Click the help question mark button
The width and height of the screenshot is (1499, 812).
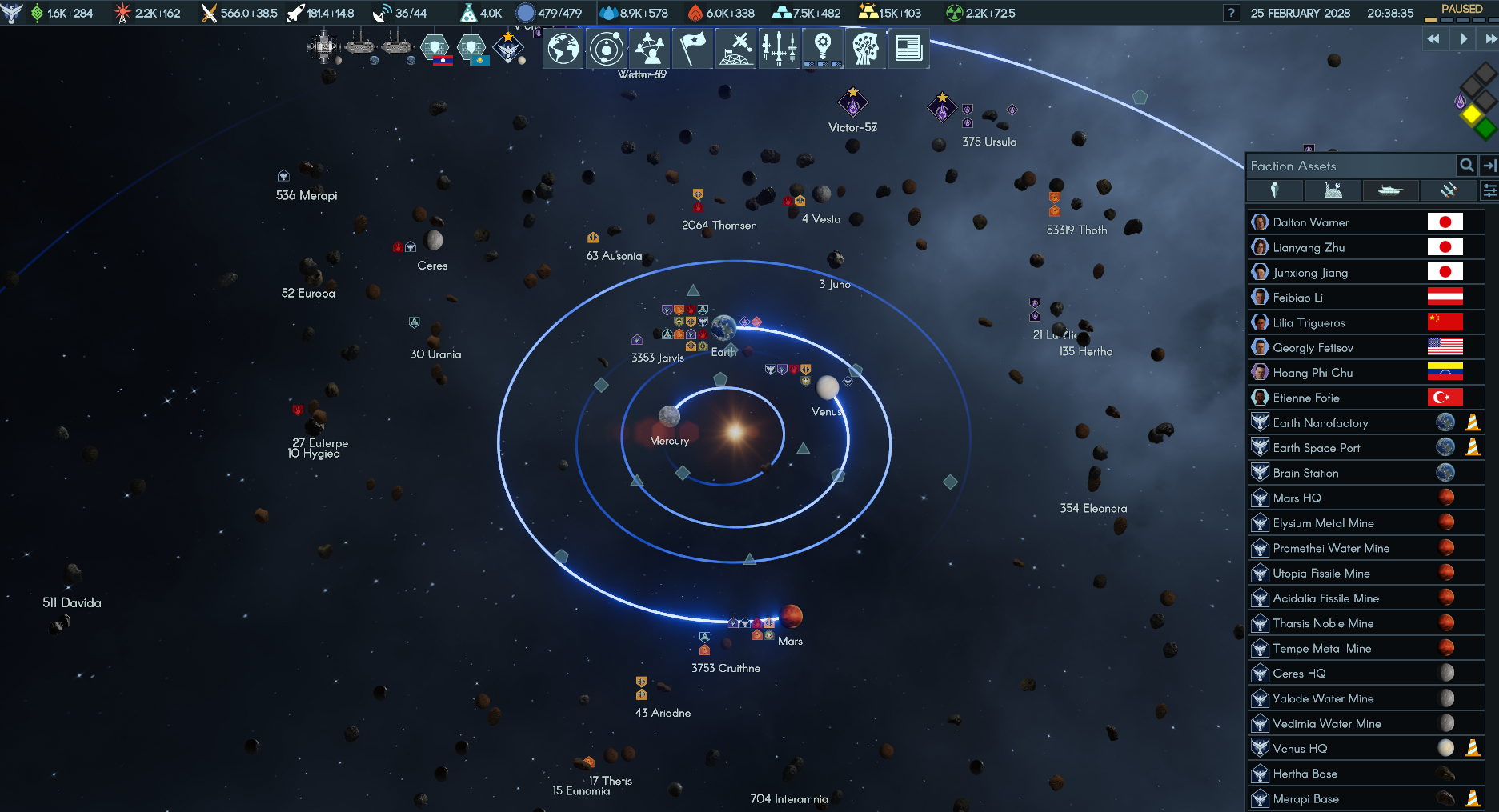(x=1232, y=13)
